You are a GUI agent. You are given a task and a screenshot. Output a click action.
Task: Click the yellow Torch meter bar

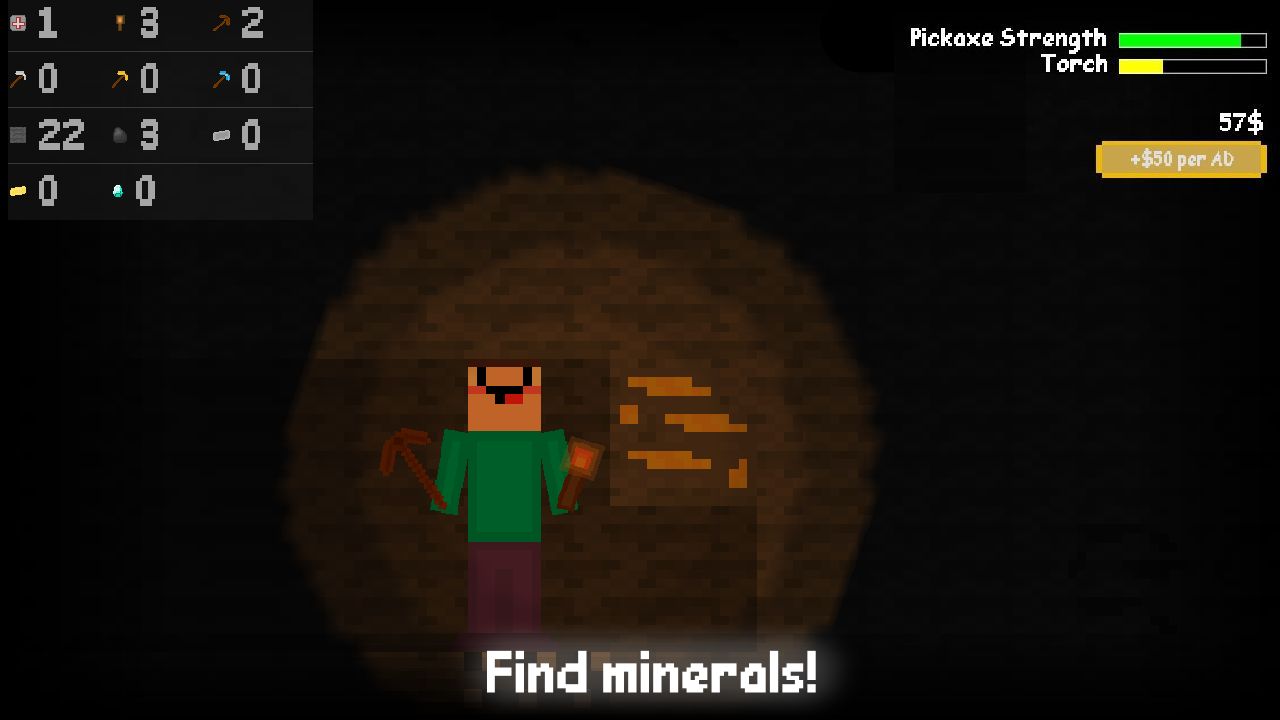(x=1140, y=64)
